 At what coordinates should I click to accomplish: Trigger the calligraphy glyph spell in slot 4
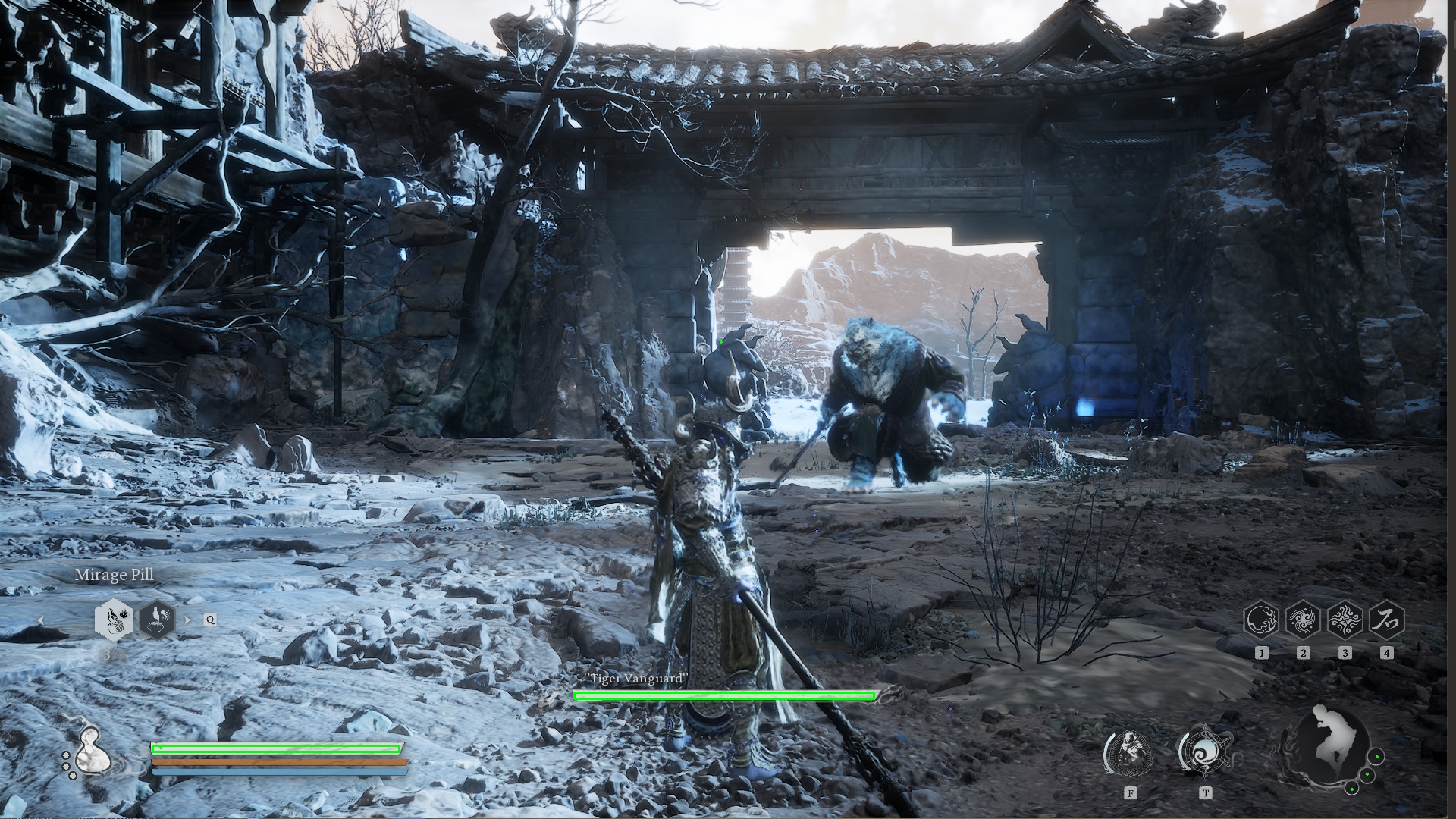(x=1386, y=620)
